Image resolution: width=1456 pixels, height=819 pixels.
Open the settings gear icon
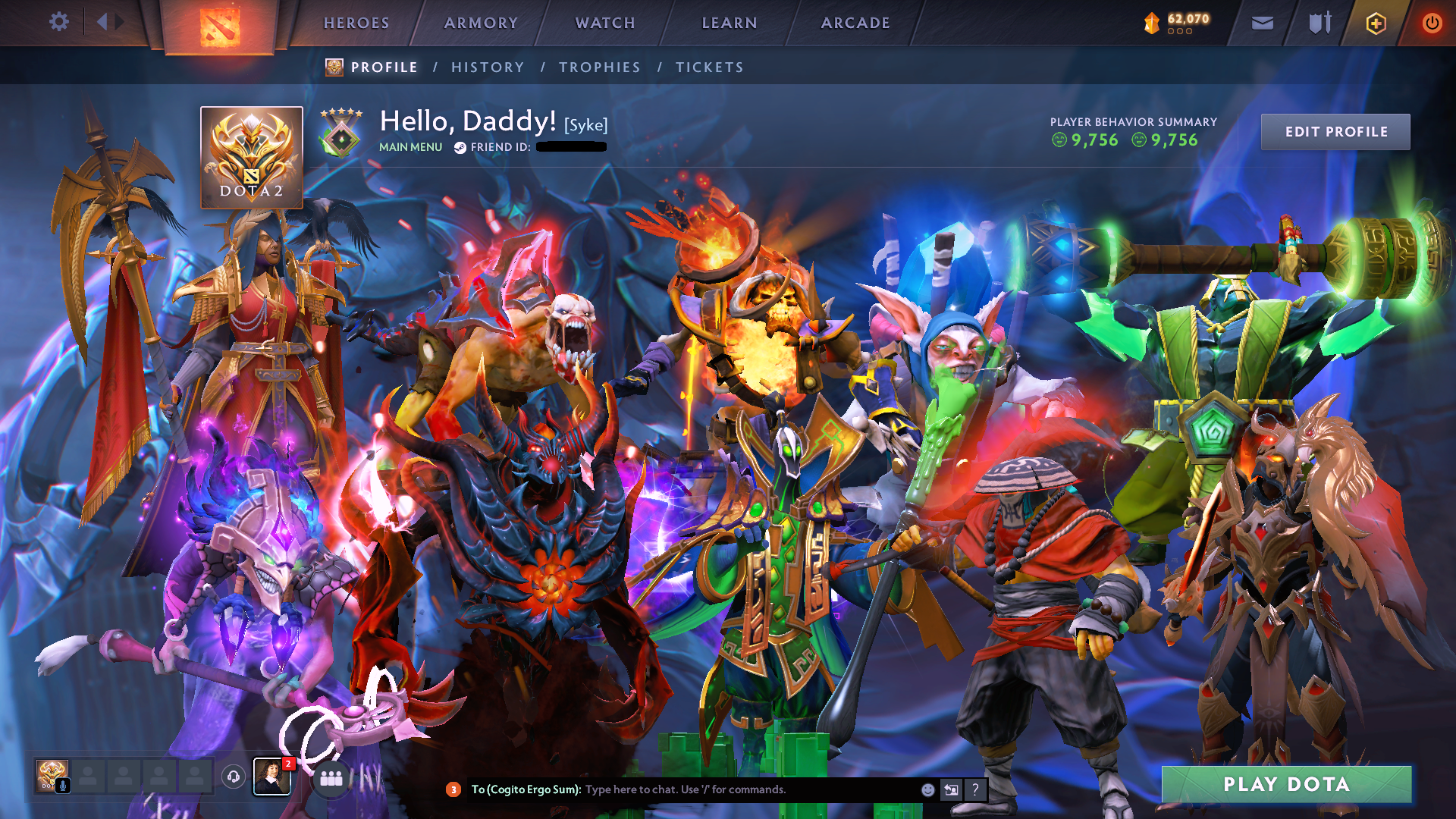(59, 22)
